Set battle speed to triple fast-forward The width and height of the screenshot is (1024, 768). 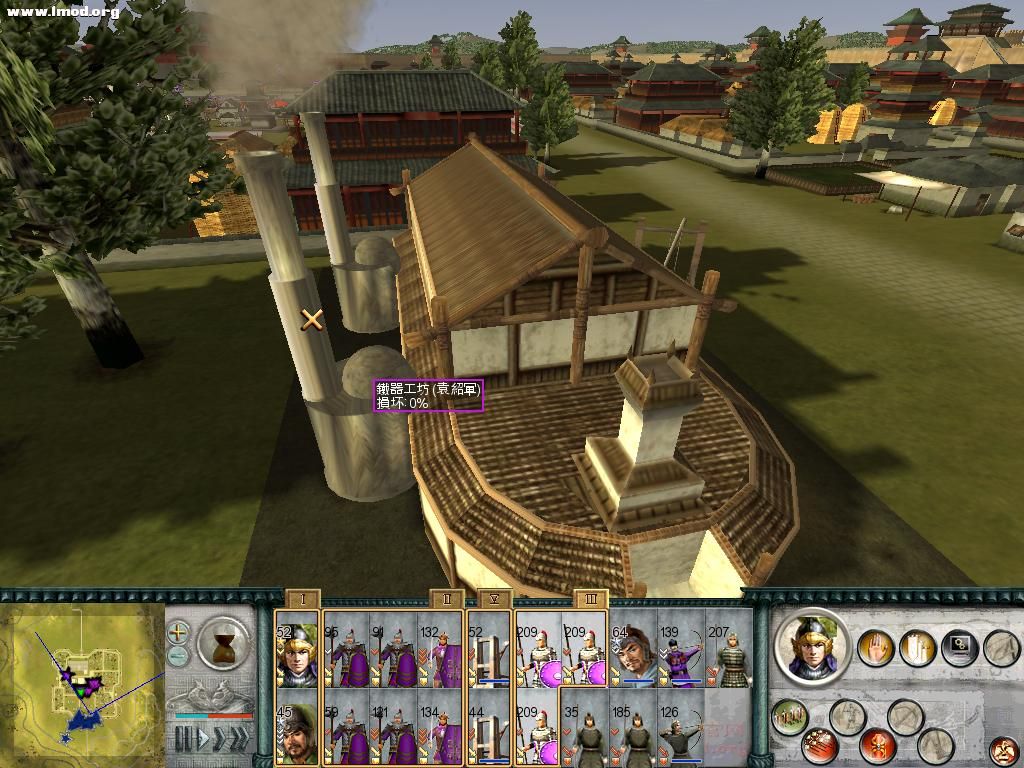[239, 739]
